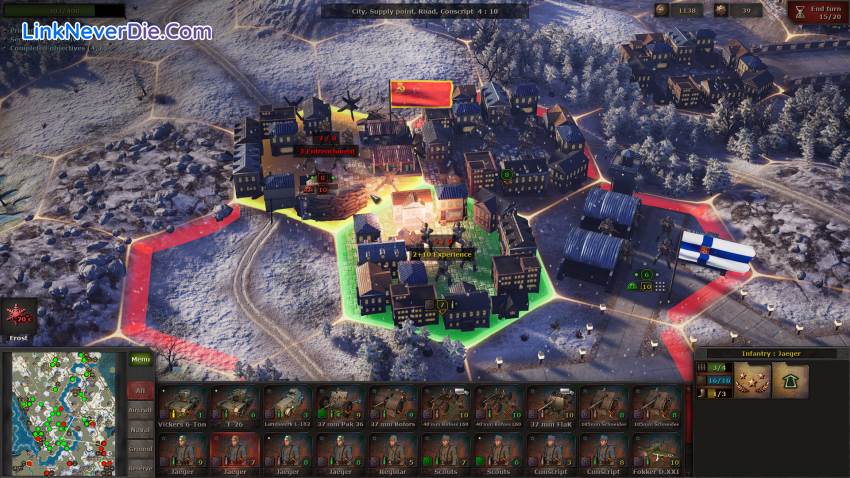Show all units with the All filter

click(141, 389)
